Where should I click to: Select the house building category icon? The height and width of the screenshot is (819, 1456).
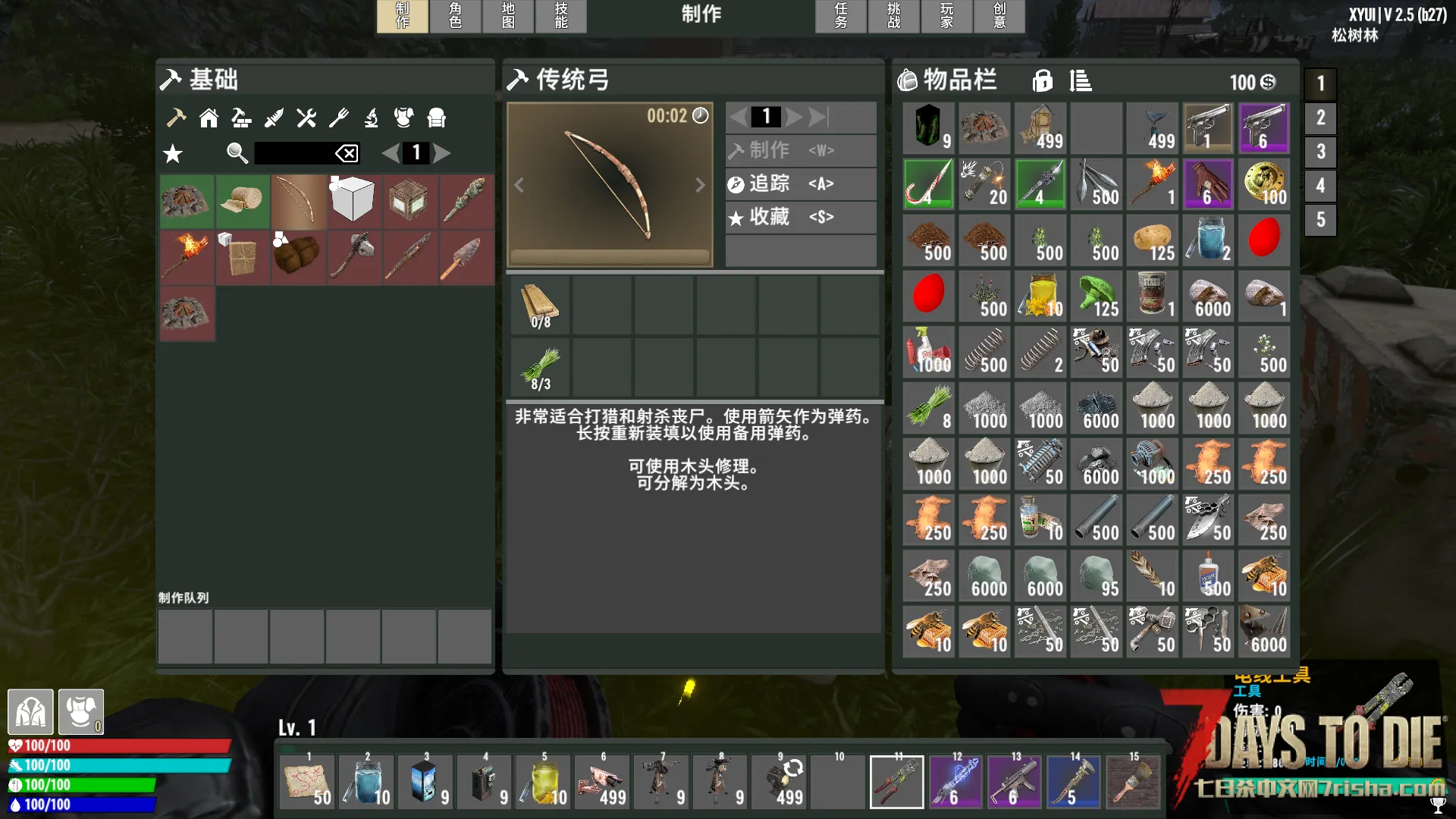tap(209, 118)
